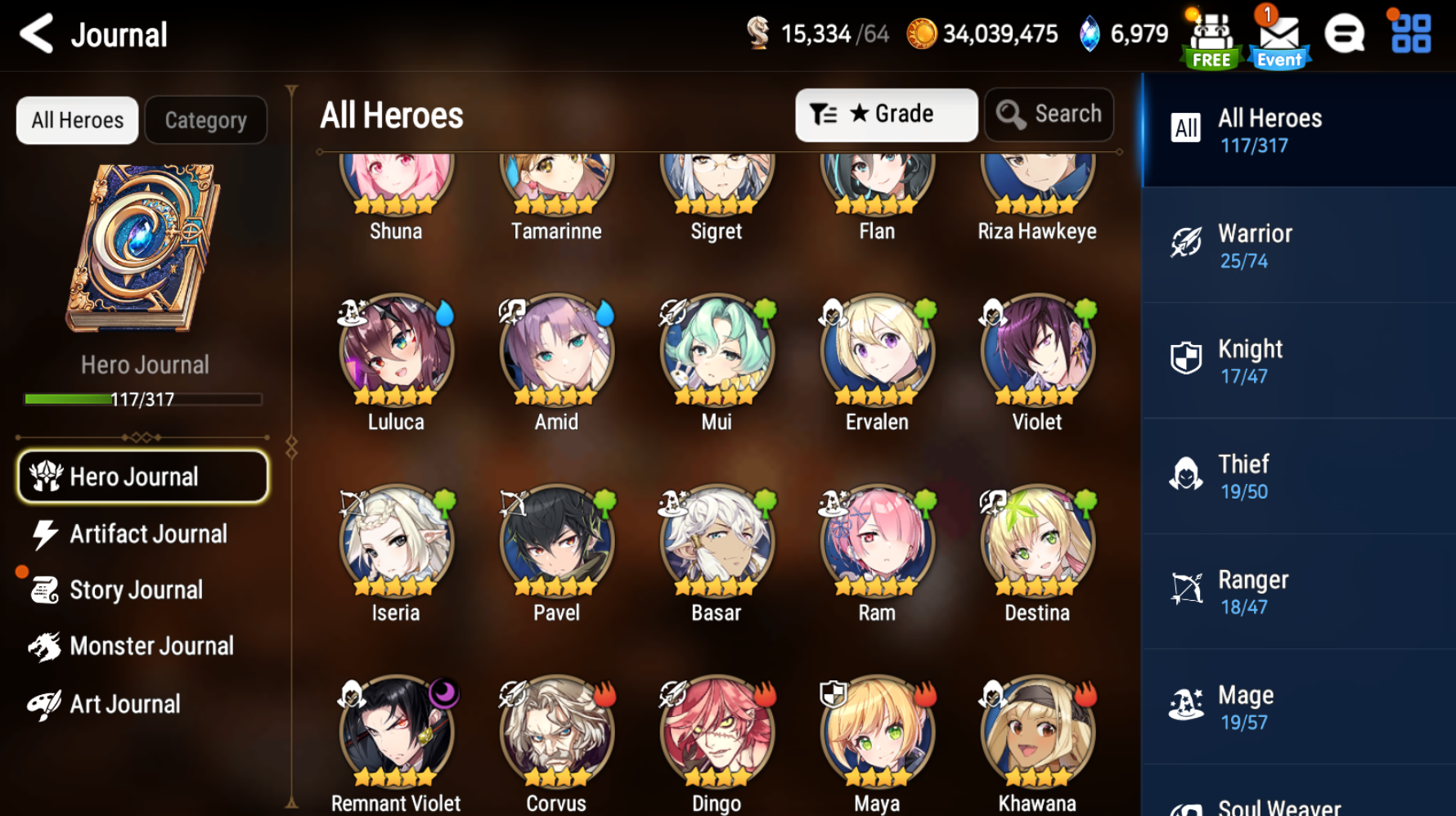Screen dimensions: 1456x816
Task: Open the Art Journal entry
Action: [124, 703]
